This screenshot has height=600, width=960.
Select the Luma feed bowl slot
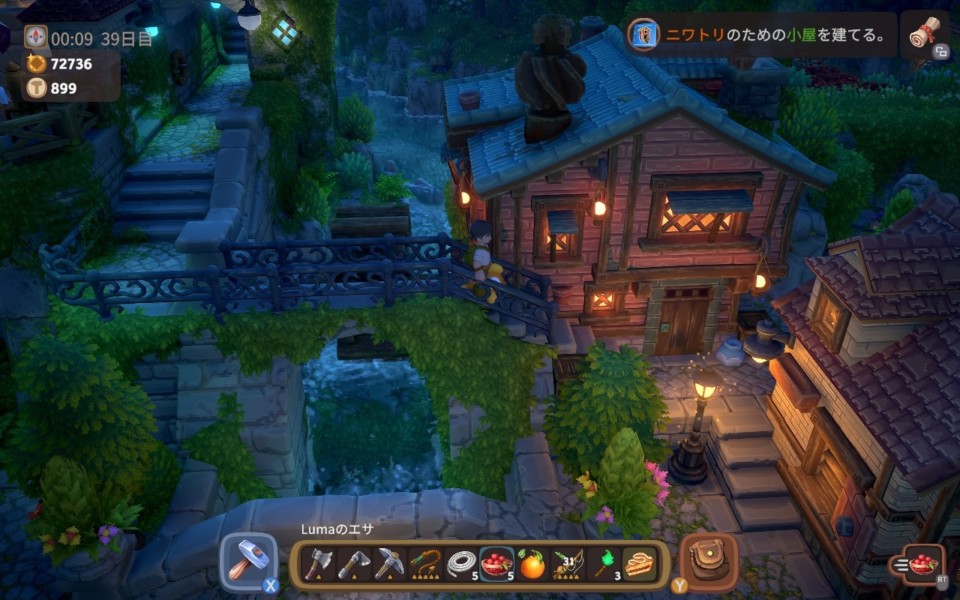[x=497, y=565]
